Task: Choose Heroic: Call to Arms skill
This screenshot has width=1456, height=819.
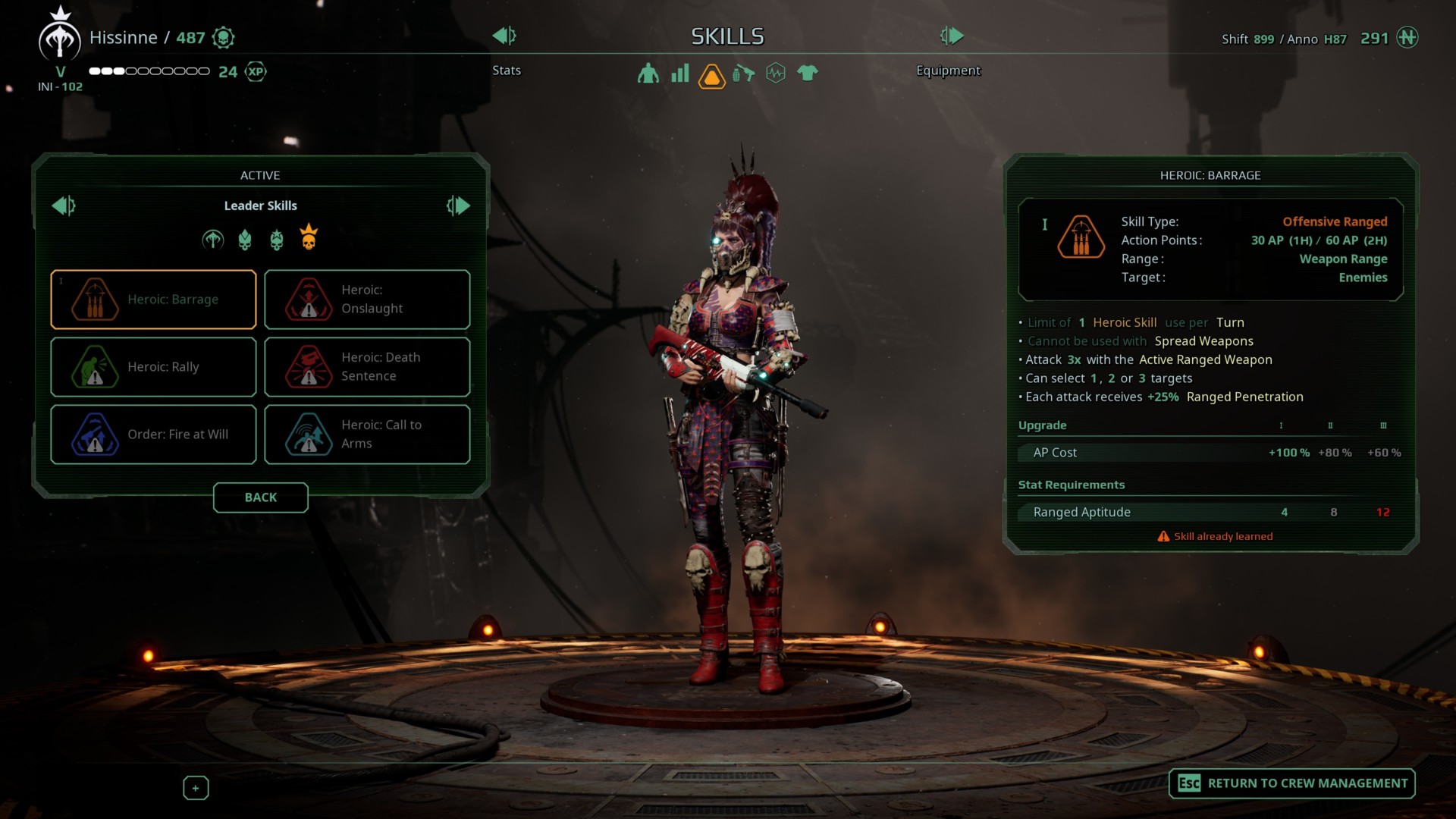Action: click(367, 435)
